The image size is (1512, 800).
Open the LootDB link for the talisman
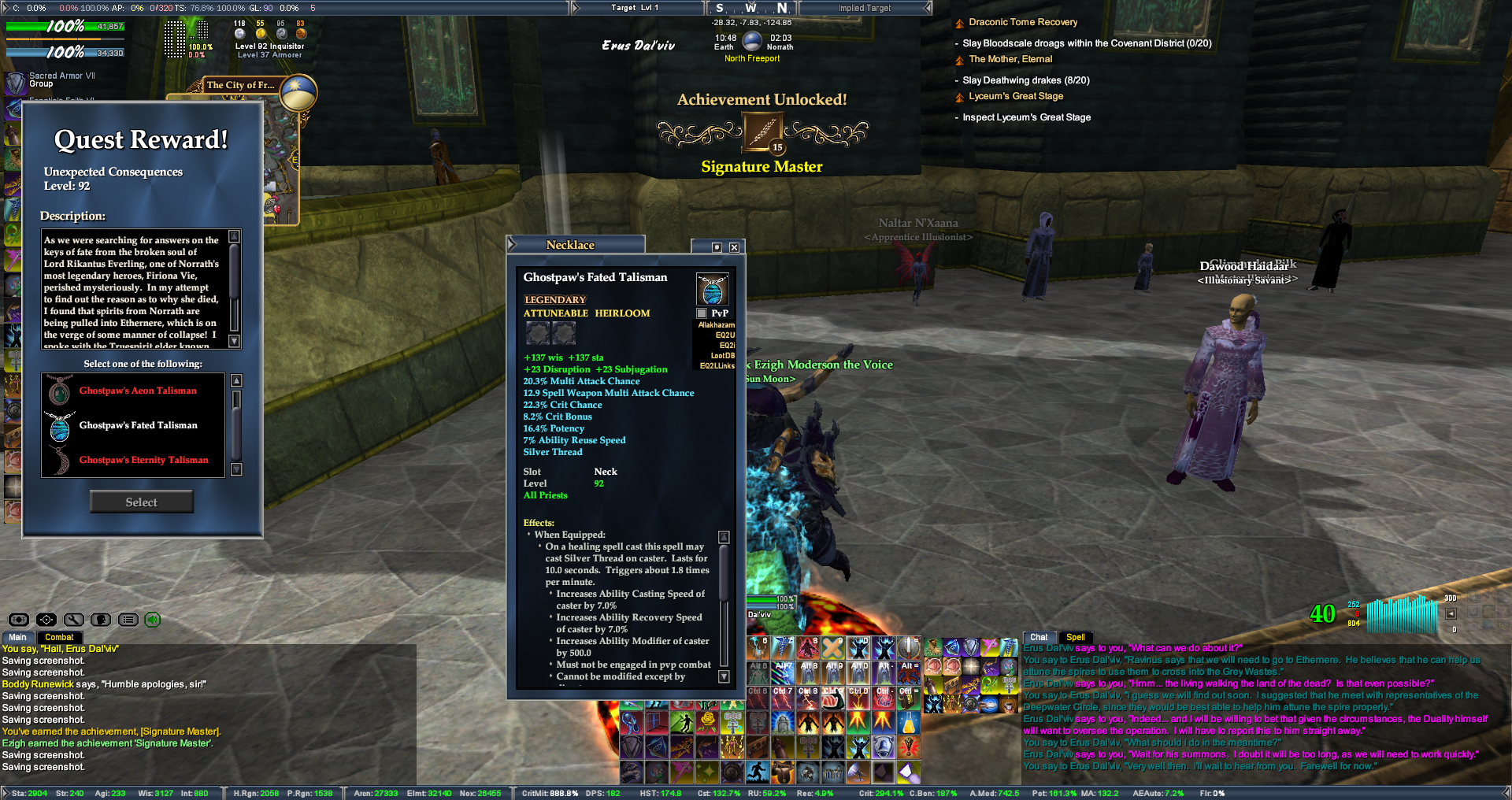(722, 356)
